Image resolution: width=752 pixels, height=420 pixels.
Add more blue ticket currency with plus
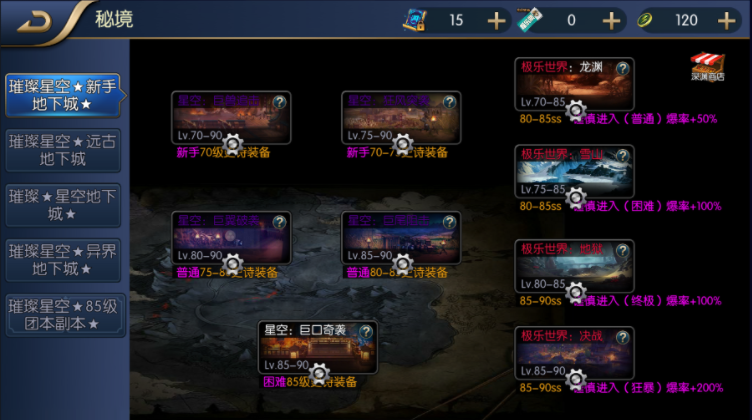(x=496, y=20)
